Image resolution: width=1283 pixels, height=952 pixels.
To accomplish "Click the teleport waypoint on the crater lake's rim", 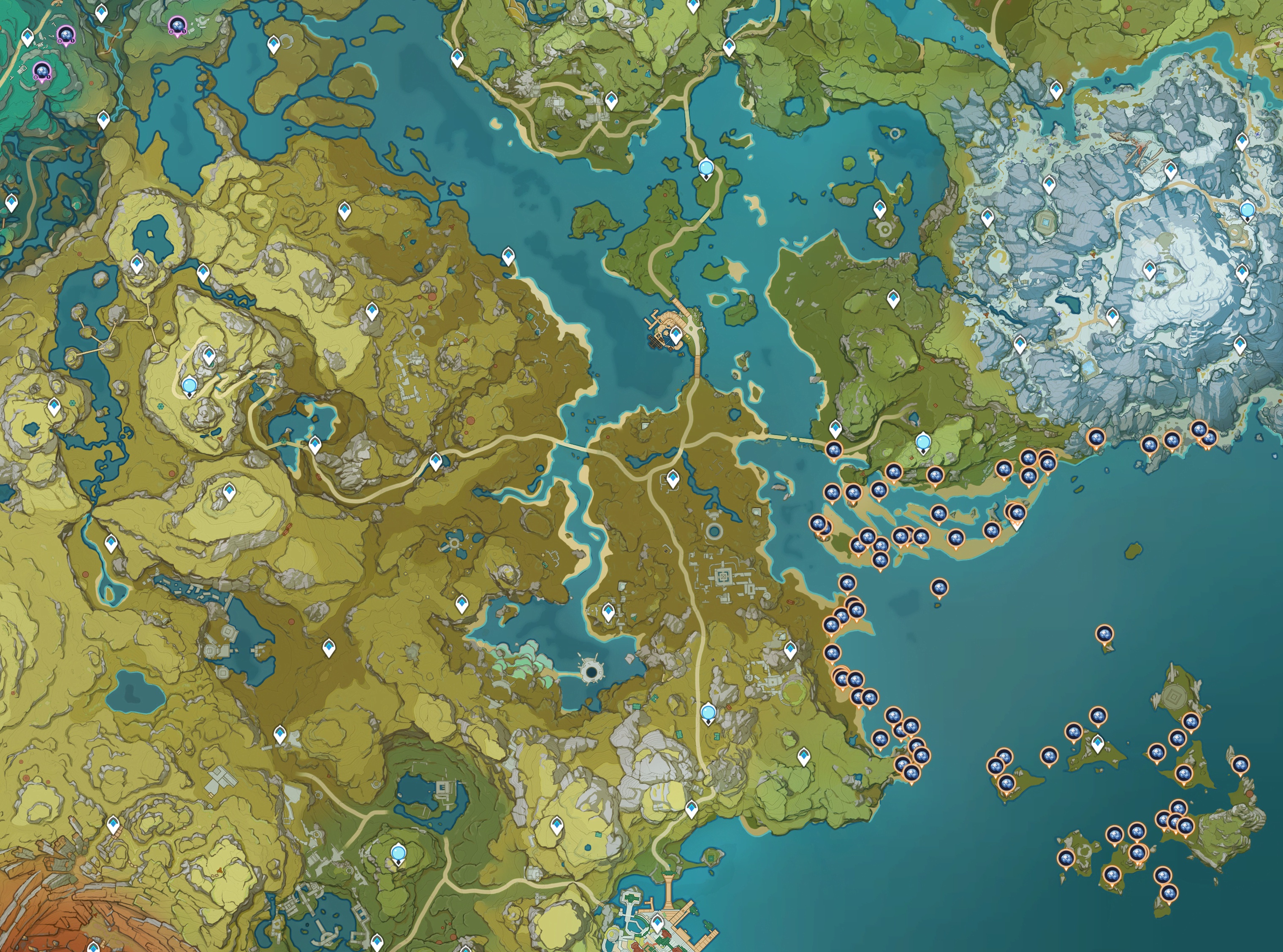I will [136, 265].
